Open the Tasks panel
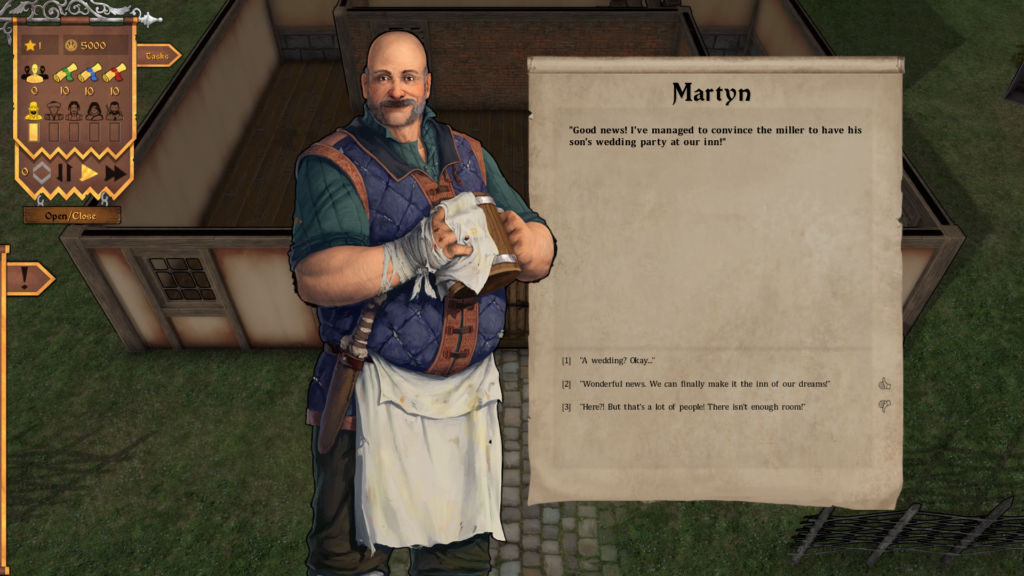The height and width of the screenshot is (576, 1024). pyautogui.click(x=157, y=56)
